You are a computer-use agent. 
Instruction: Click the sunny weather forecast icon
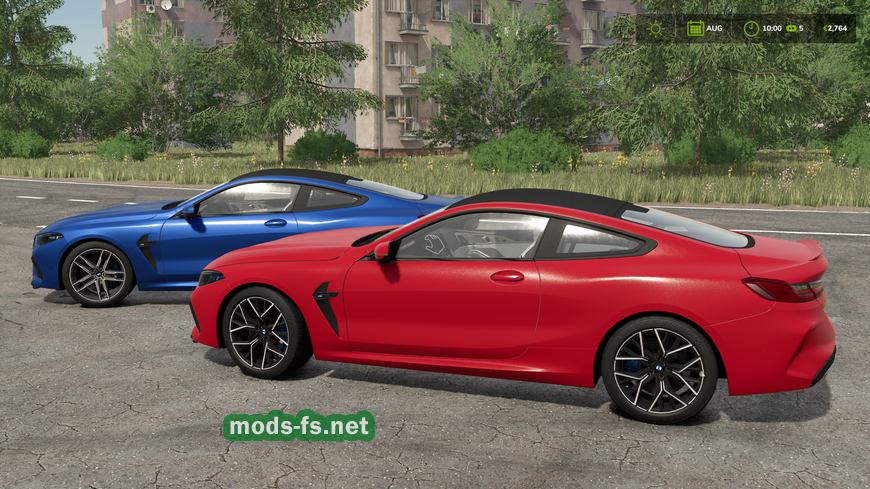coord(655,28)
